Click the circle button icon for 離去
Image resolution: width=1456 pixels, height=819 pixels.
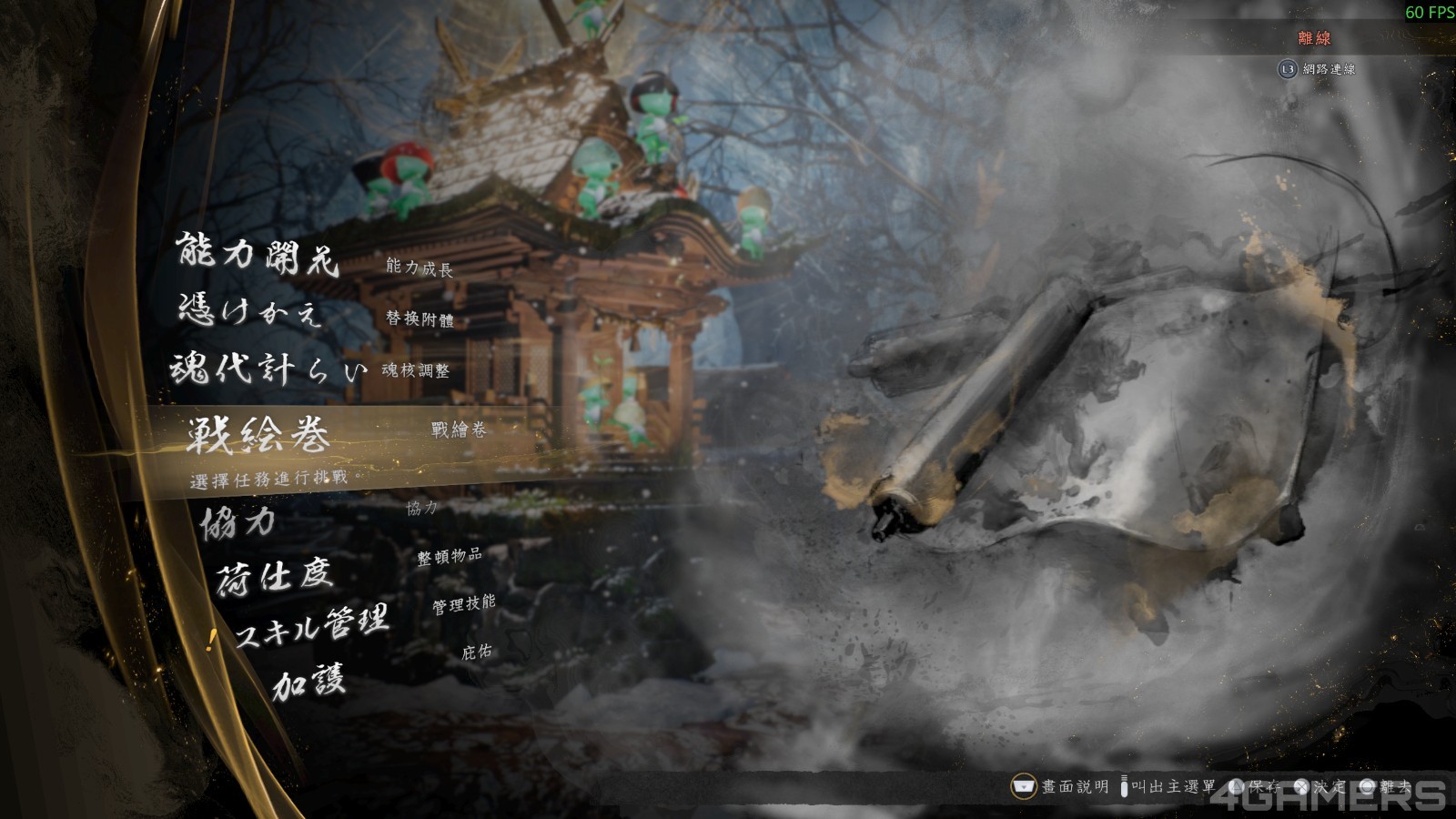tap(1370, 785)
